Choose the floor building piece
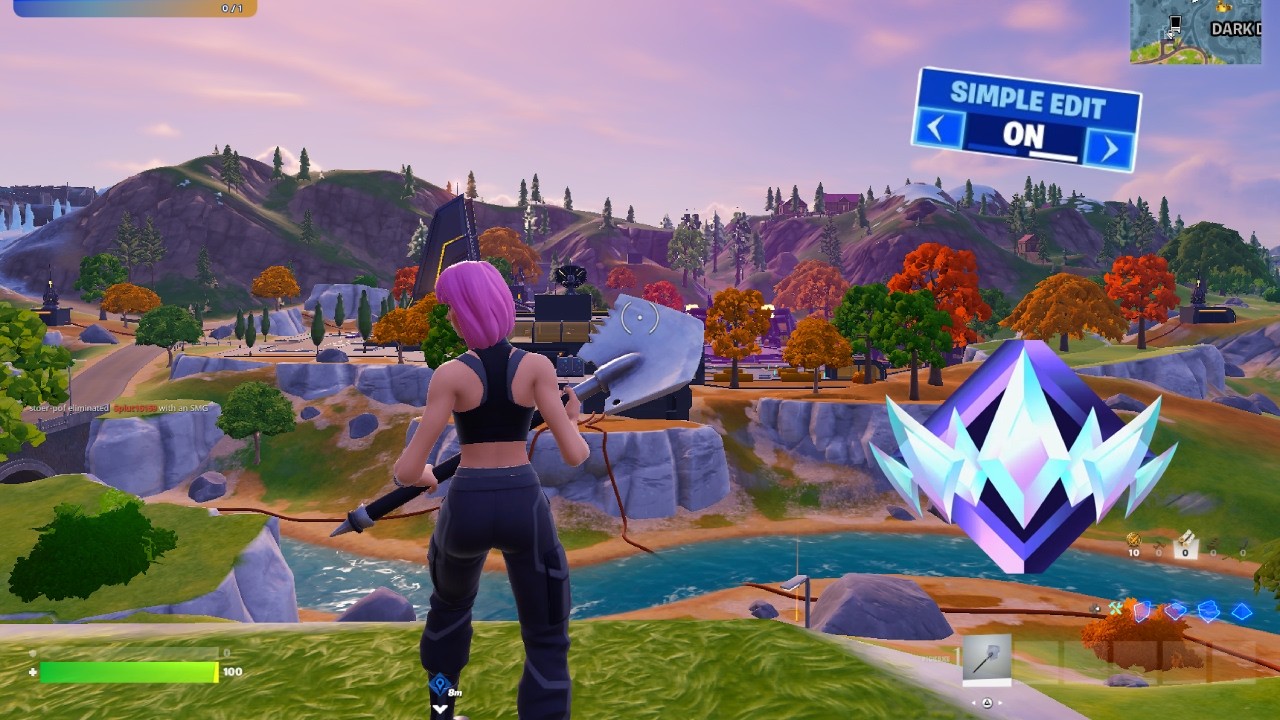This screenshot has width=1280, height=720. [1176, 610]
